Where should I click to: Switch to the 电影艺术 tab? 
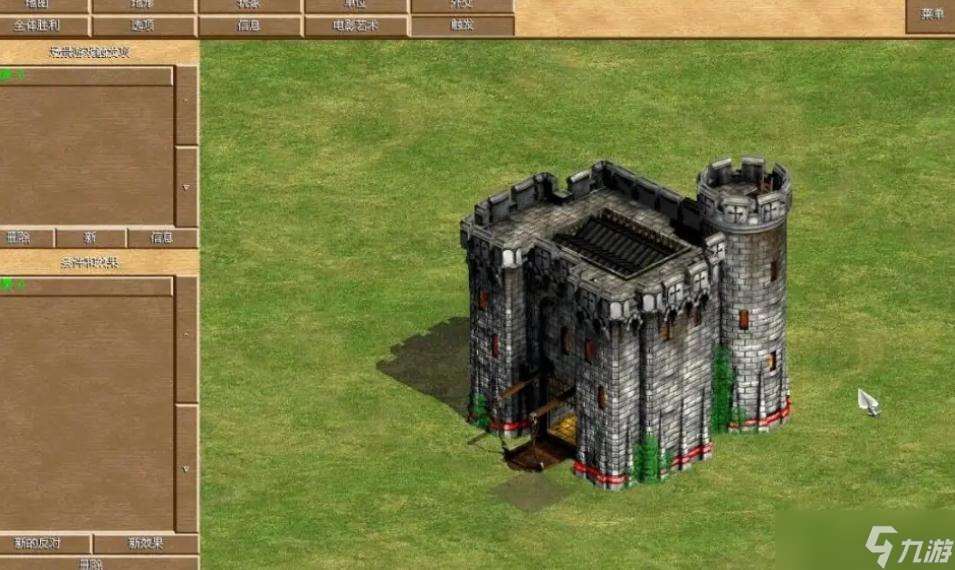[355, 26]
